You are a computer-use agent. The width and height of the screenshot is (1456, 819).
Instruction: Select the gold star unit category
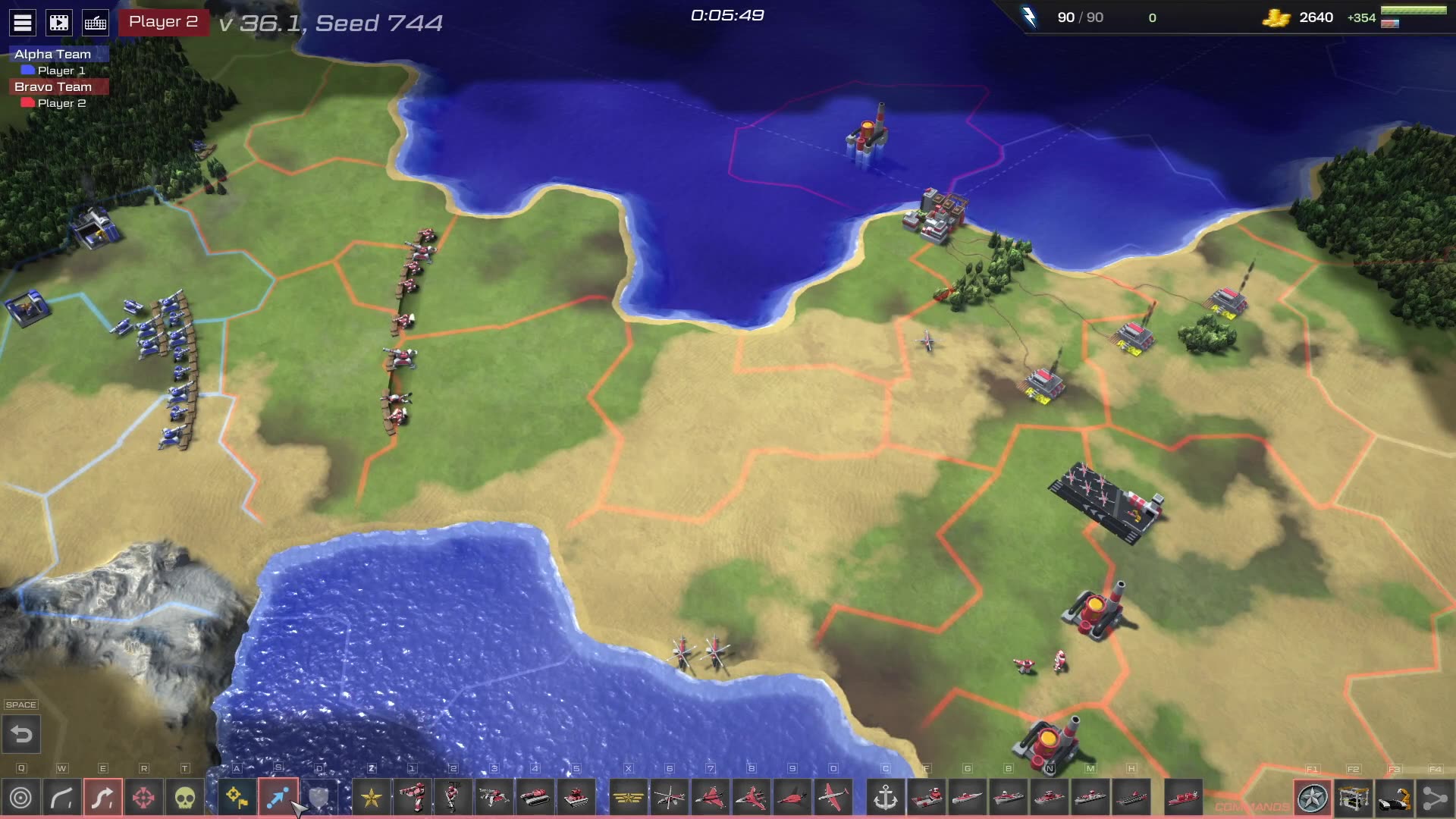coord(372,798)
